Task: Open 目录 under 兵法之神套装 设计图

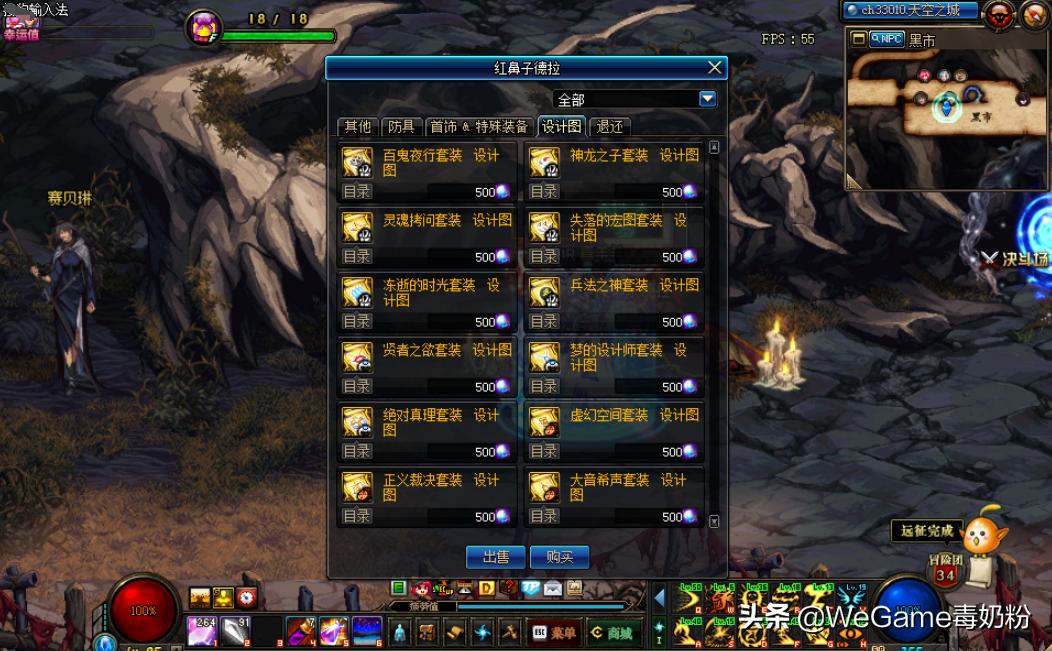Action: [544, 322]
